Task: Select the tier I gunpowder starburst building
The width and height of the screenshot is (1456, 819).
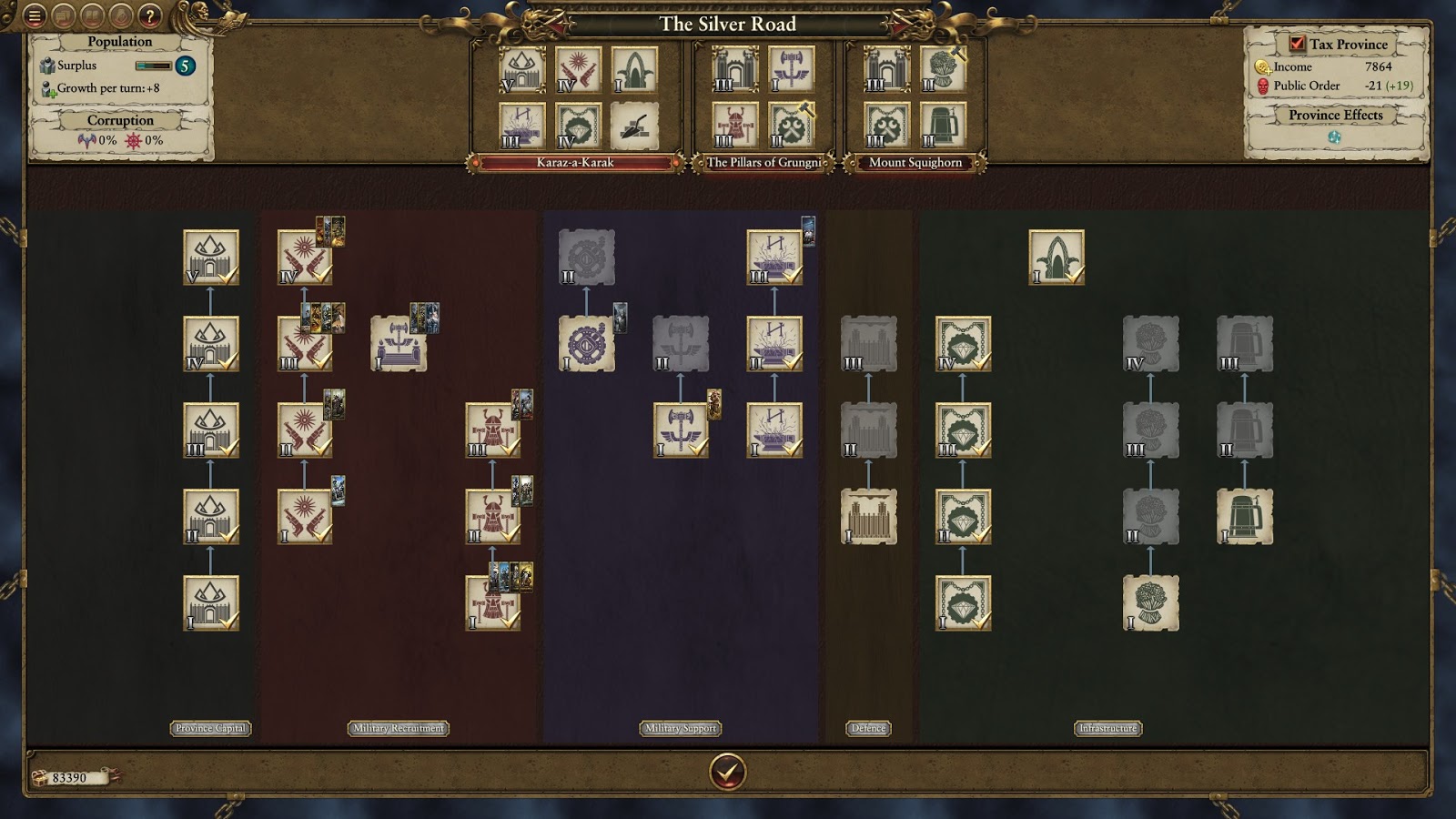Action: point(304,516)
